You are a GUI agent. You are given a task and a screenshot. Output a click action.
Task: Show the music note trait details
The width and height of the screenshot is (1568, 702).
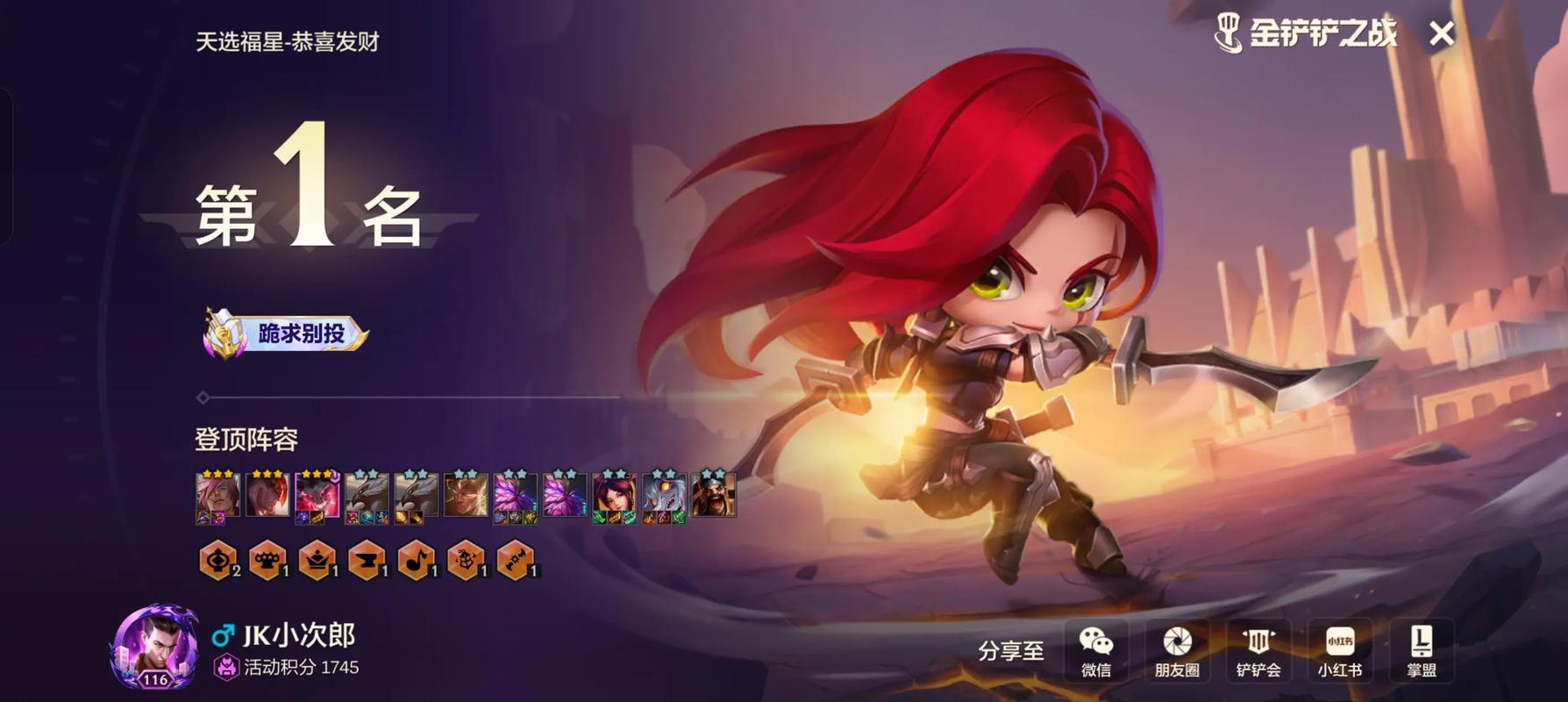(416, 560)
